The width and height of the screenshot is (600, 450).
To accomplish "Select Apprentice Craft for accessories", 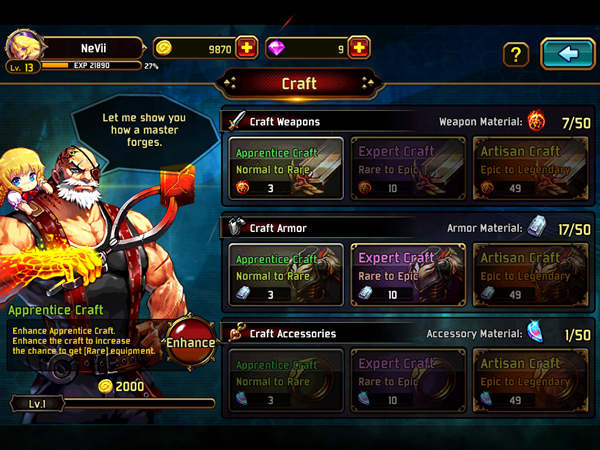I will (285, 380).
